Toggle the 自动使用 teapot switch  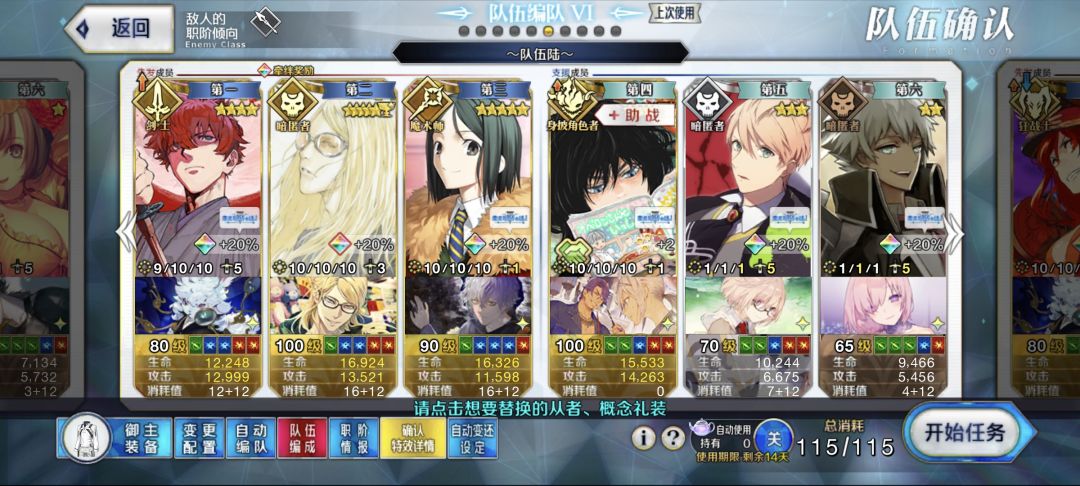coord(773,437)
